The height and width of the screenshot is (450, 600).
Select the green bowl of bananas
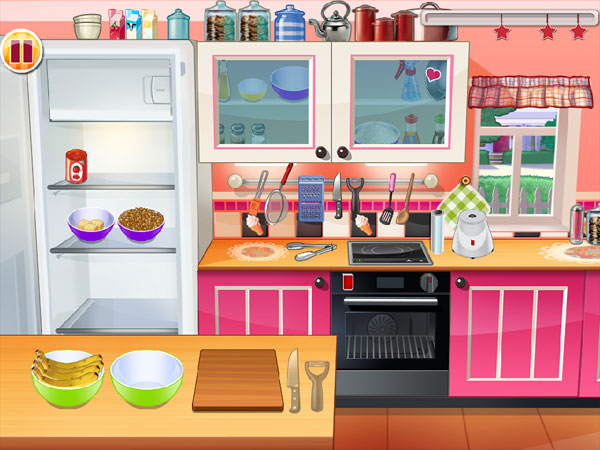tap(68, 375)
